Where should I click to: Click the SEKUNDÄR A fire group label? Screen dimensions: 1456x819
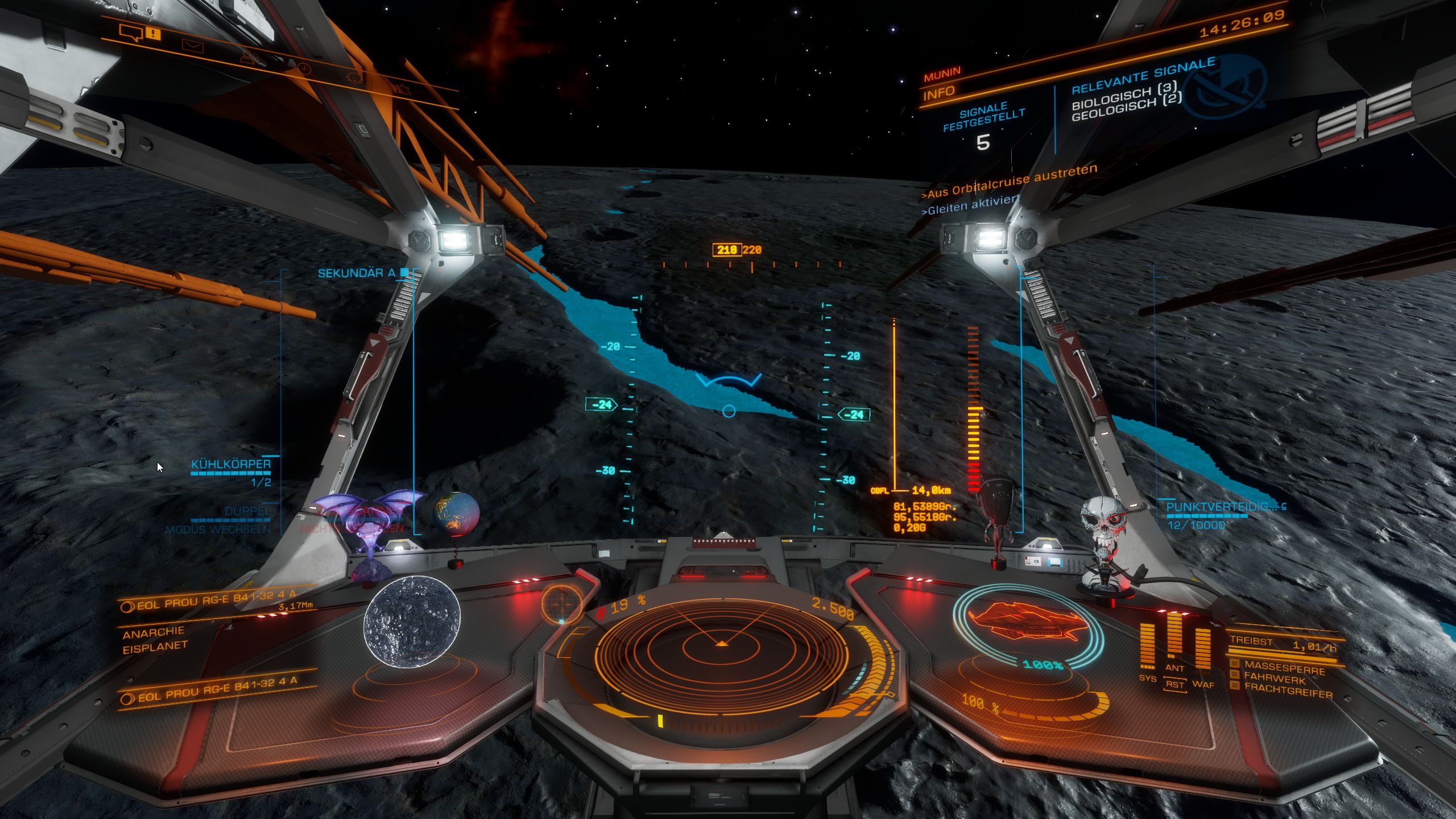click(356, 274)
